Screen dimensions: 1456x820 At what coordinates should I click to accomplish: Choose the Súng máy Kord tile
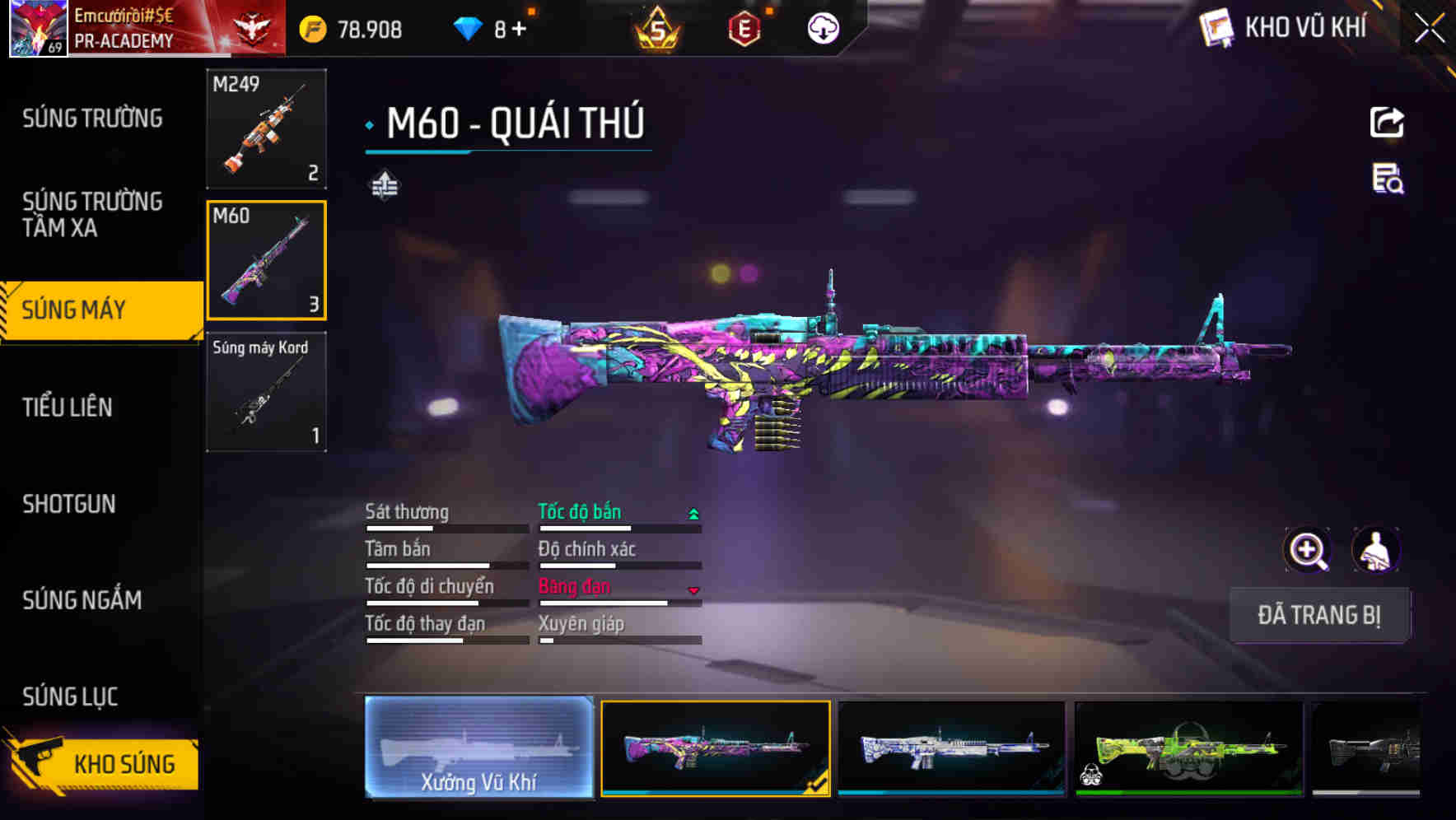point(266,392)
